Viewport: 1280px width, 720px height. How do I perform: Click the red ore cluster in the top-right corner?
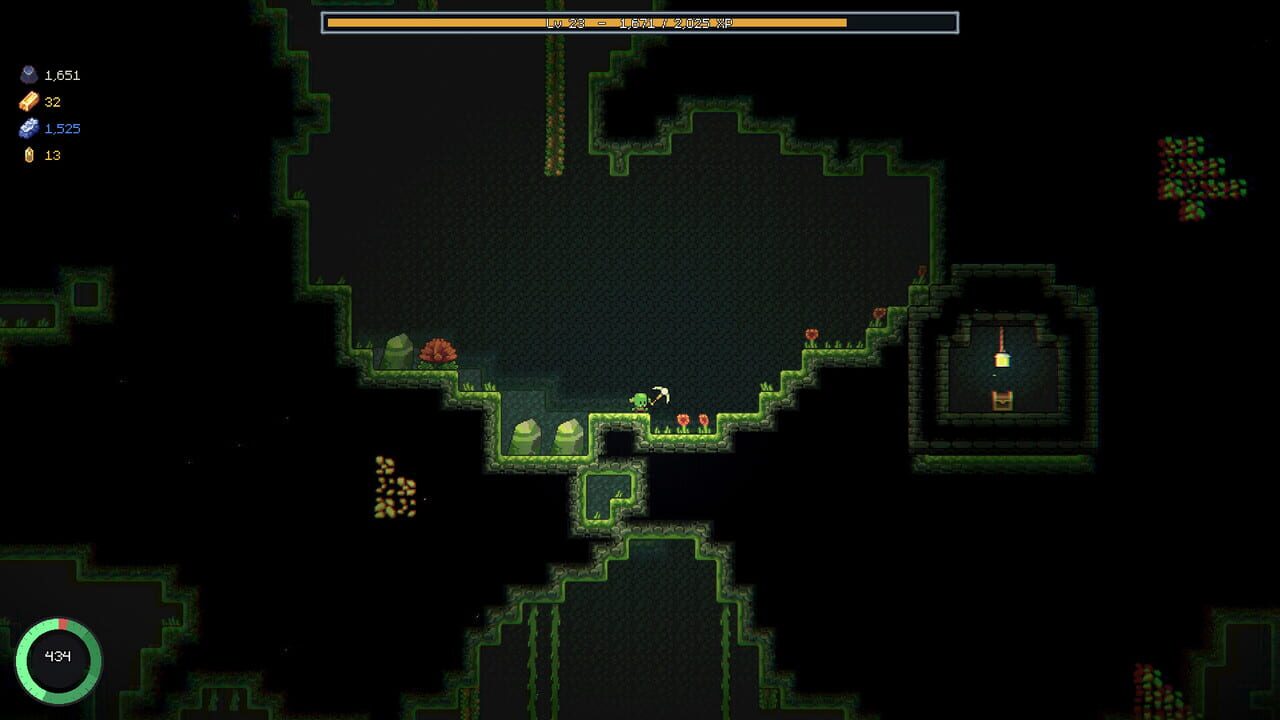[x=1190, y=165]
